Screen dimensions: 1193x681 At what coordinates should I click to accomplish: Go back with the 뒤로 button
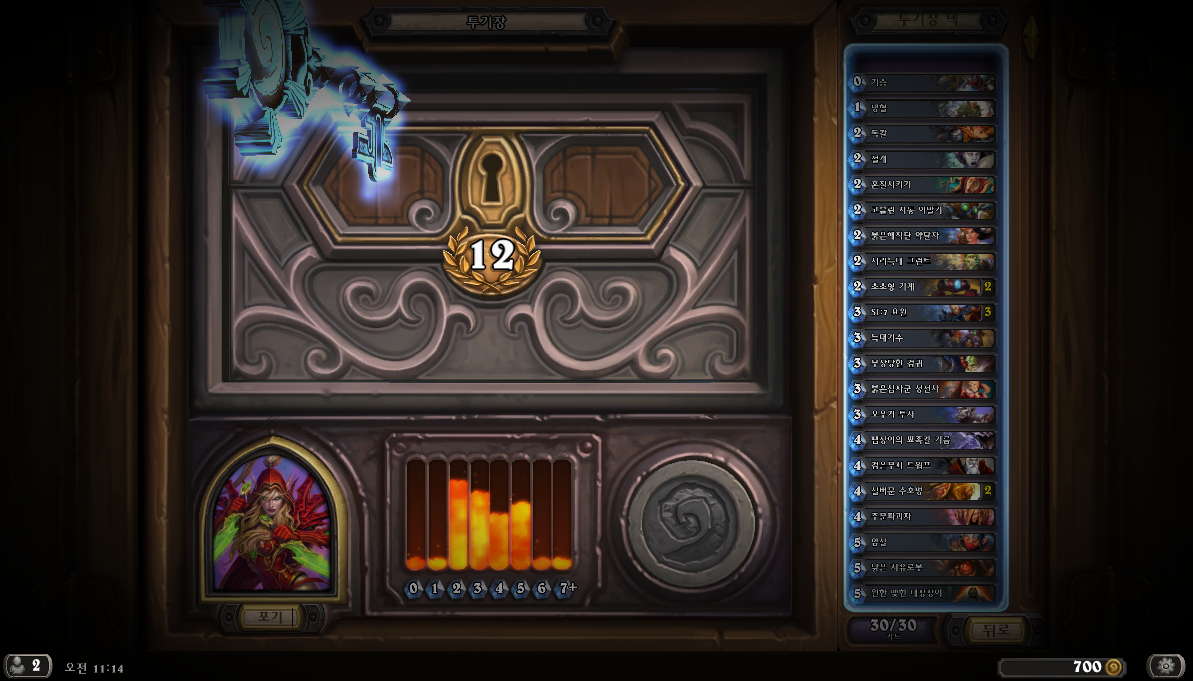click(x=997, y=630)
